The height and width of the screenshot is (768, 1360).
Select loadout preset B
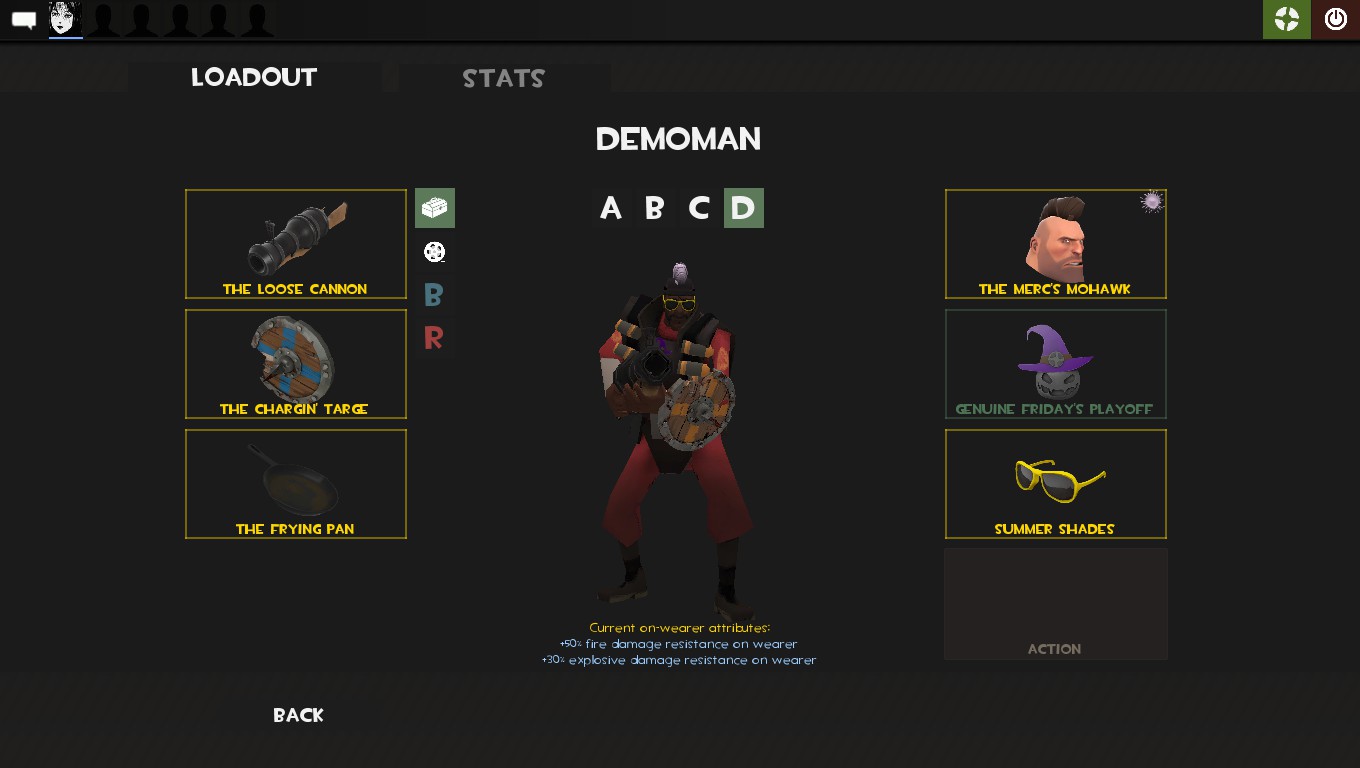click(654, 208)
